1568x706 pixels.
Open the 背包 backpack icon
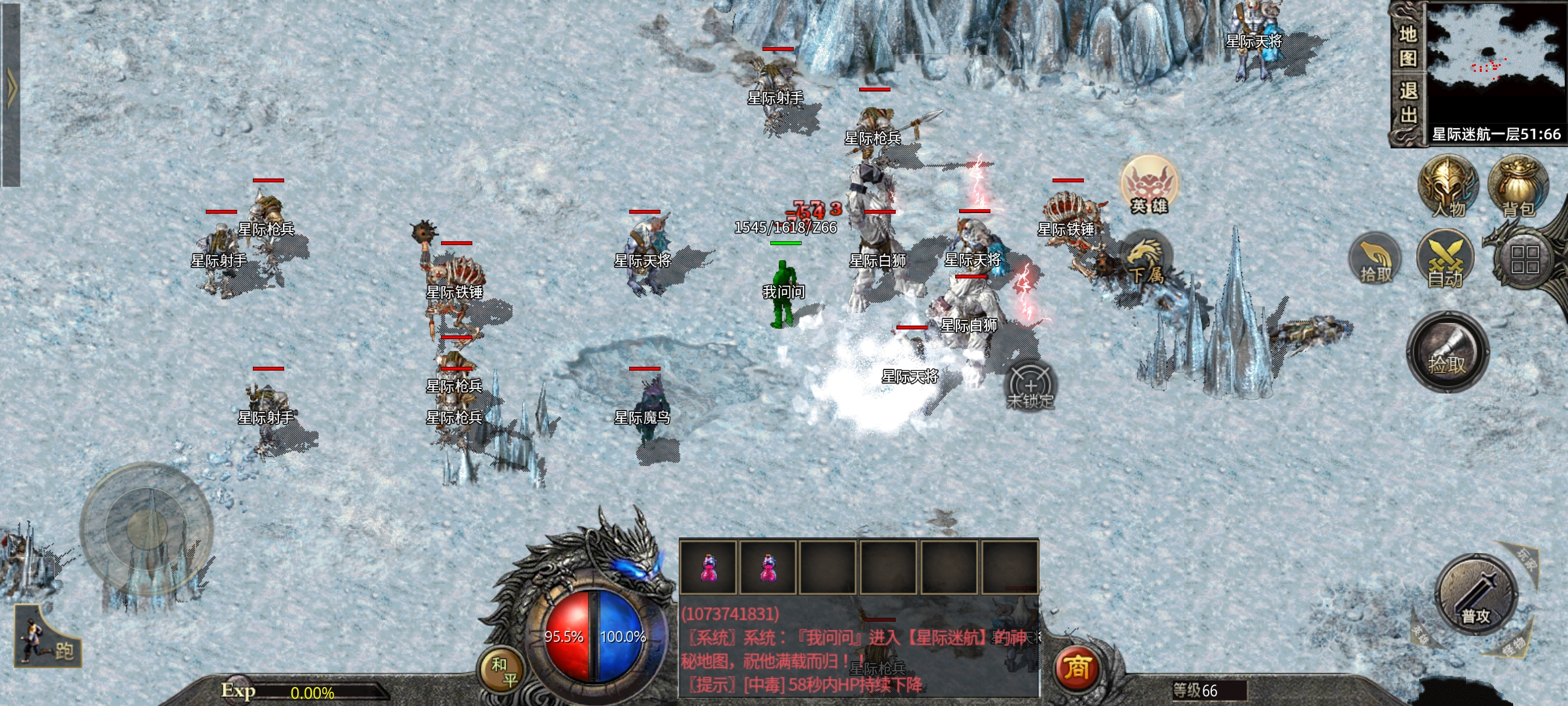[x=1518, y=188]
